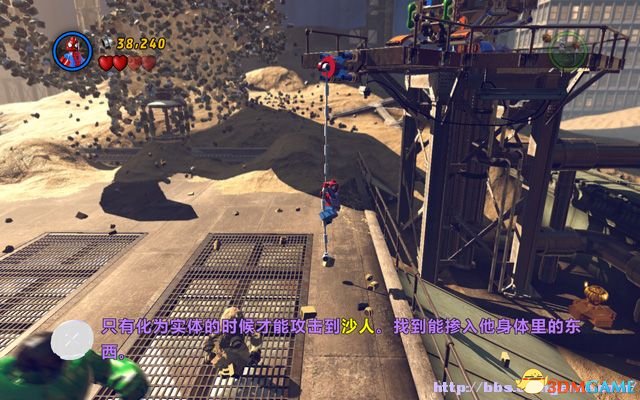Viewport: 640px width, 400px height.
Task: Click the Spider-Man character portrait
Action: [72, 51]
